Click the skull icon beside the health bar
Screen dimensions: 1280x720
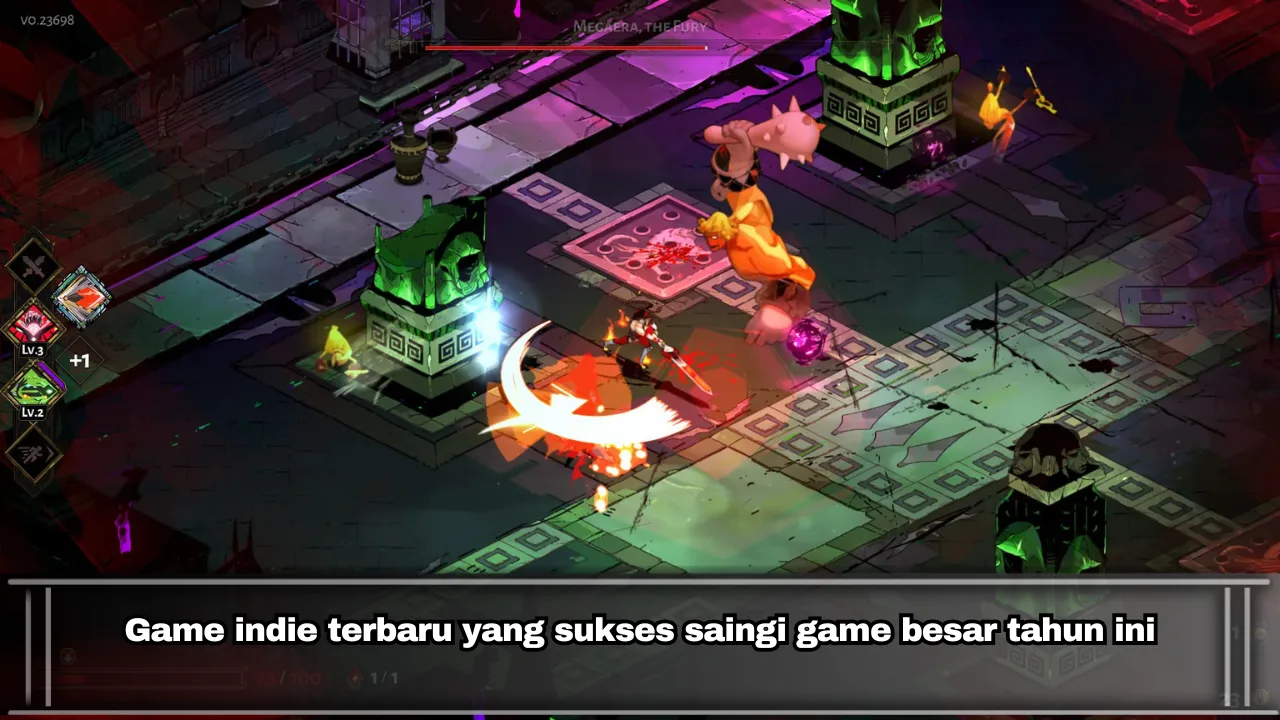point(67,656)
